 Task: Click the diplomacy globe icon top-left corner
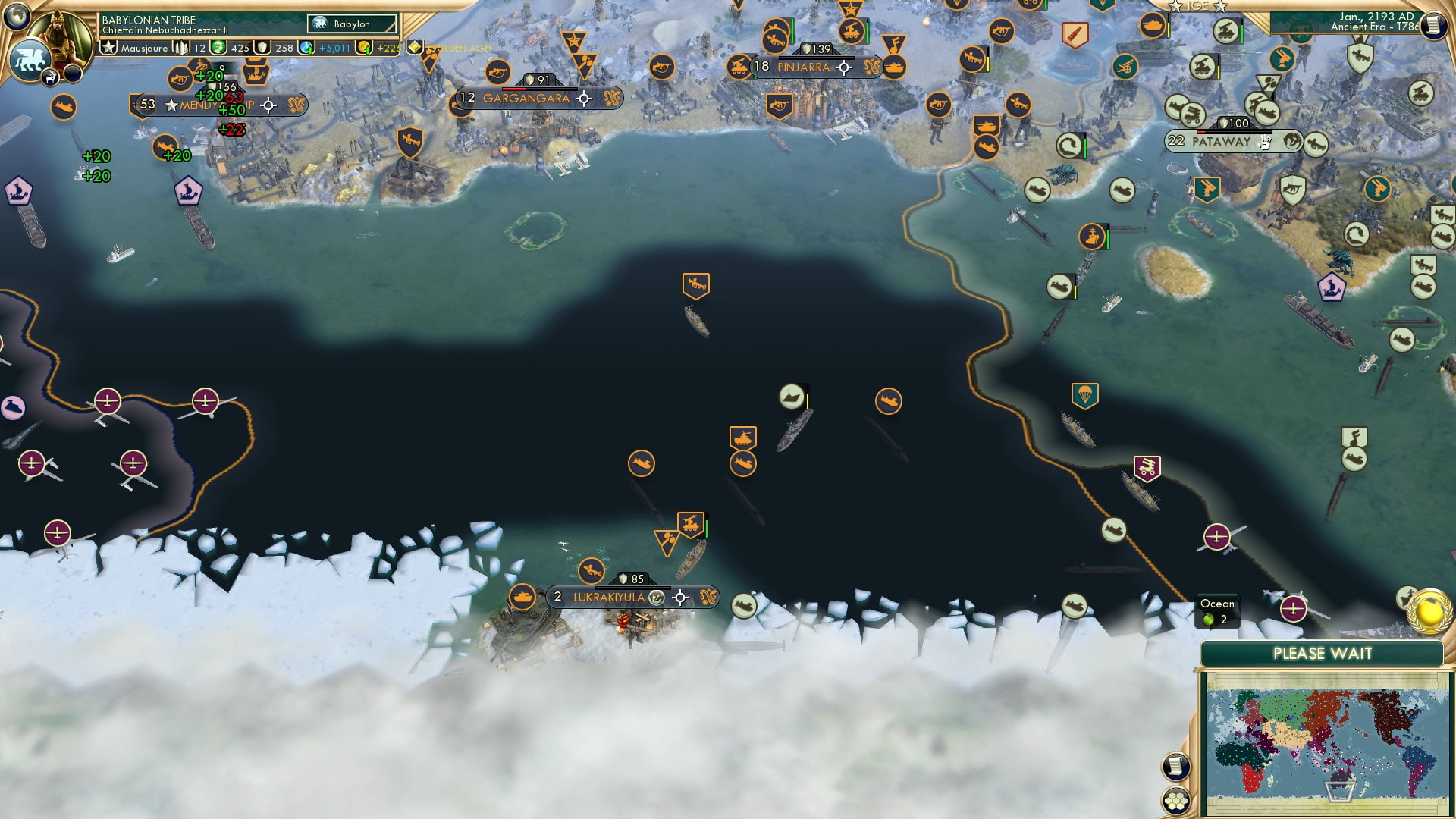(x=16, y=16)
